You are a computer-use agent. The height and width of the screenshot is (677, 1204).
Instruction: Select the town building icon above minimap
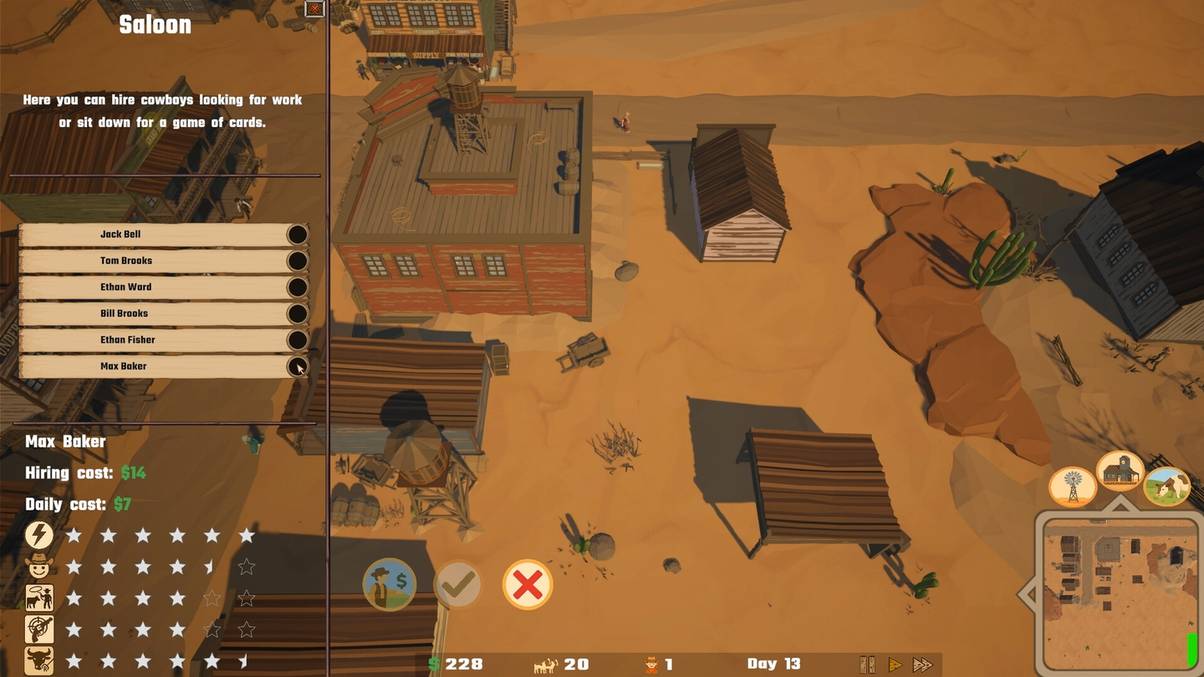[1120, 469]
